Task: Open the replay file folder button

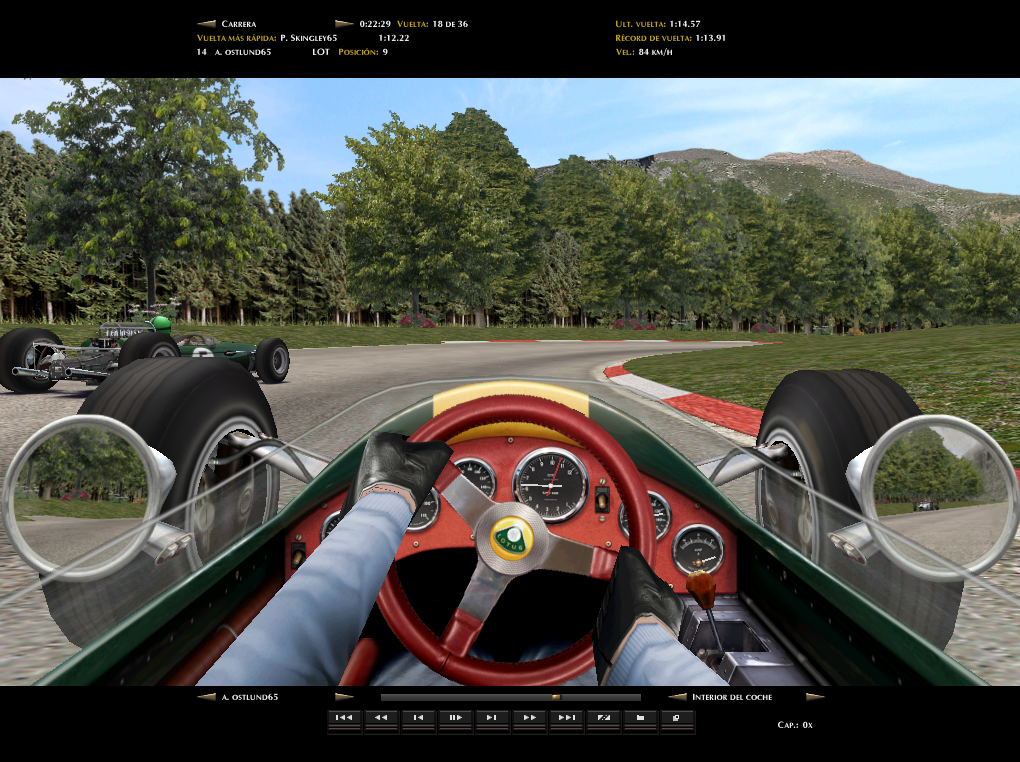Action: click(x=640, y=717)
